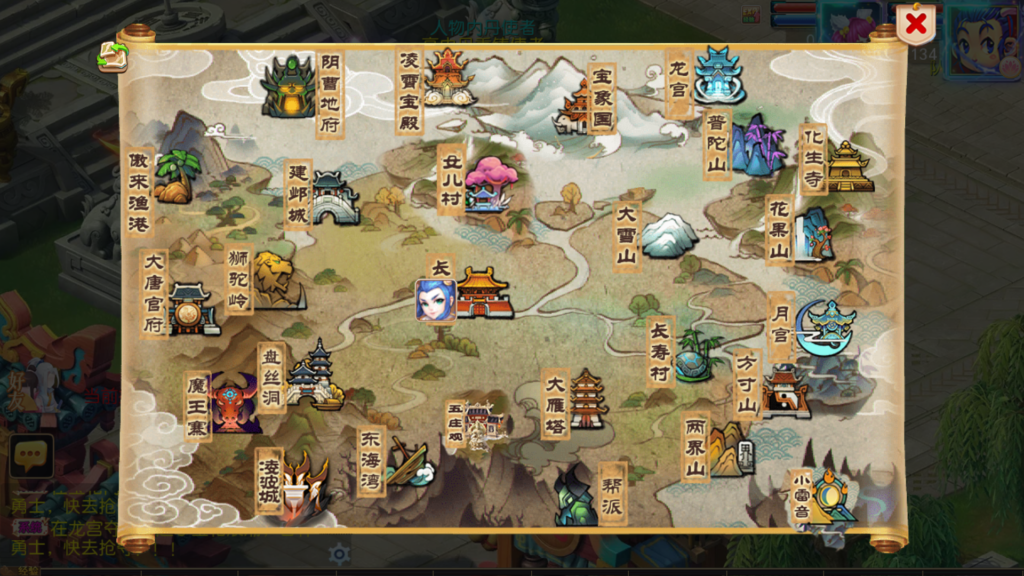Go to 大雪山 snow mountain
This screenshot has height=576, width=1024.
667,237
